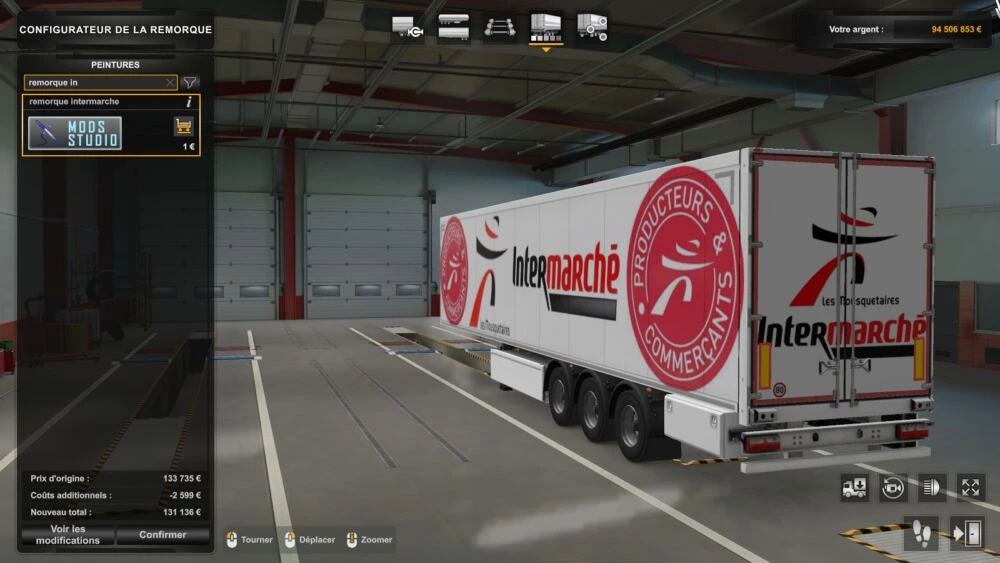Open Voir les modifications

[x=68, y=535]
